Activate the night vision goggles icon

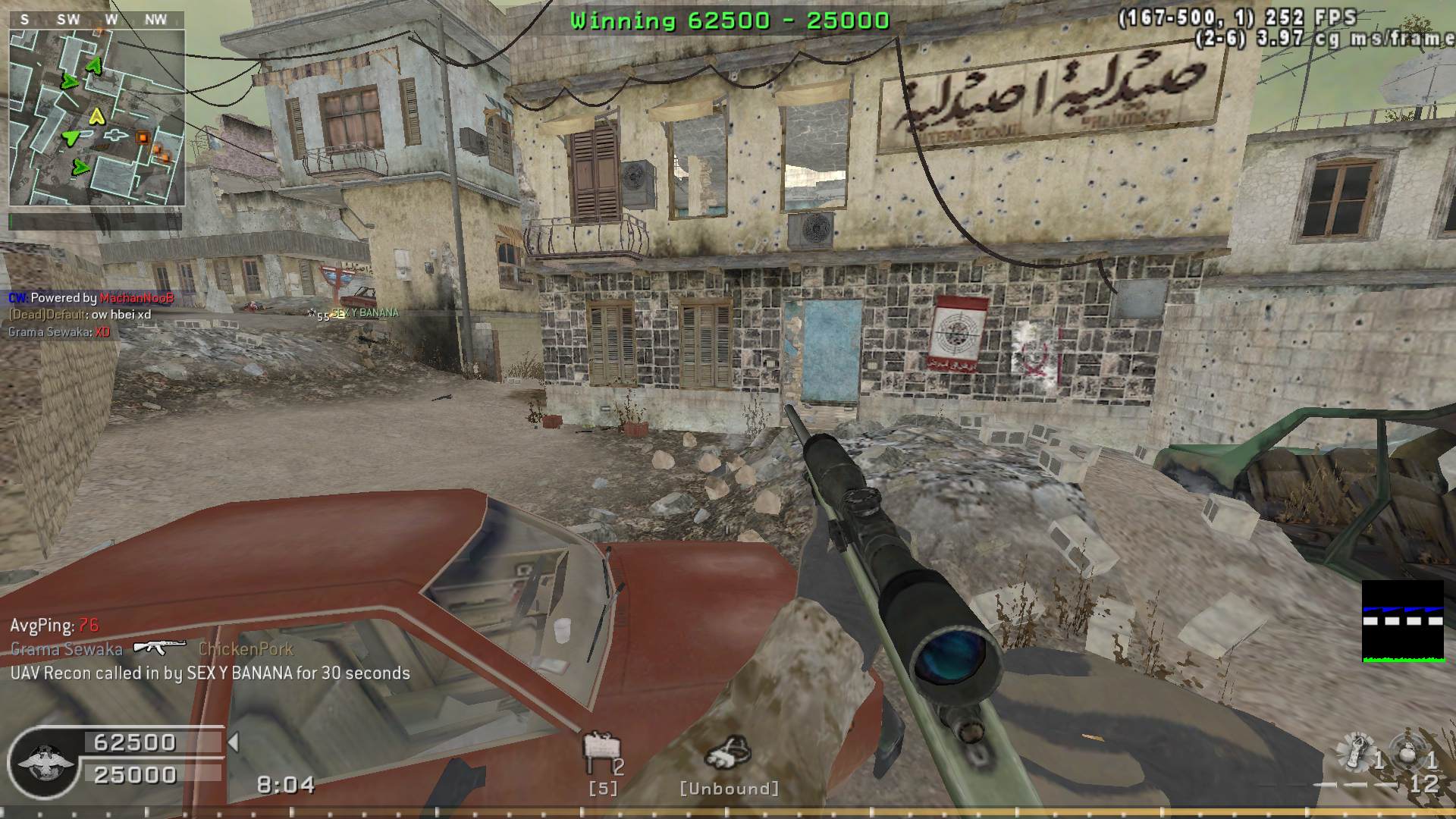728,752
